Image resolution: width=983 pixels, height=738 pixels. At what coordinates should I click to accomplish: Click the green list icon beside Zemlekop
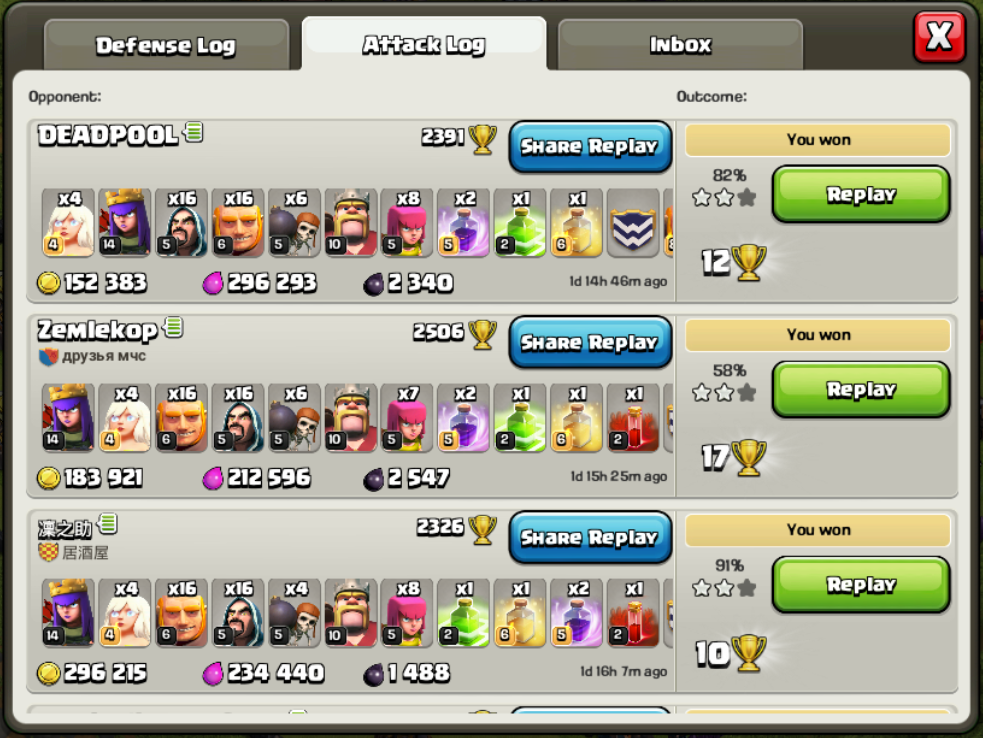tap(174, 327)
